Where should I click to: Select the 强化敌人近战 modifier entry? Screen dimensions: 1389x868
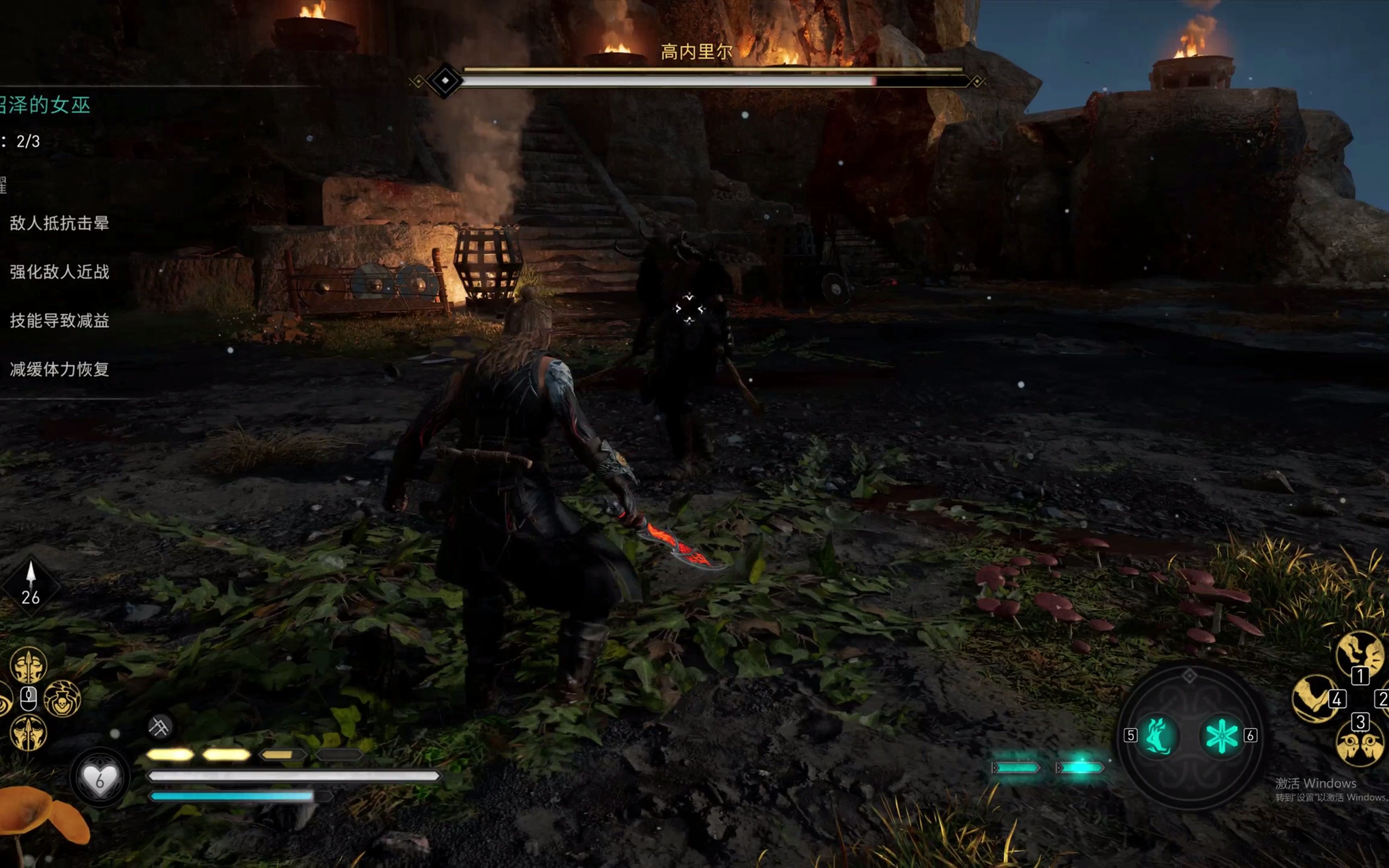(59, 272)
